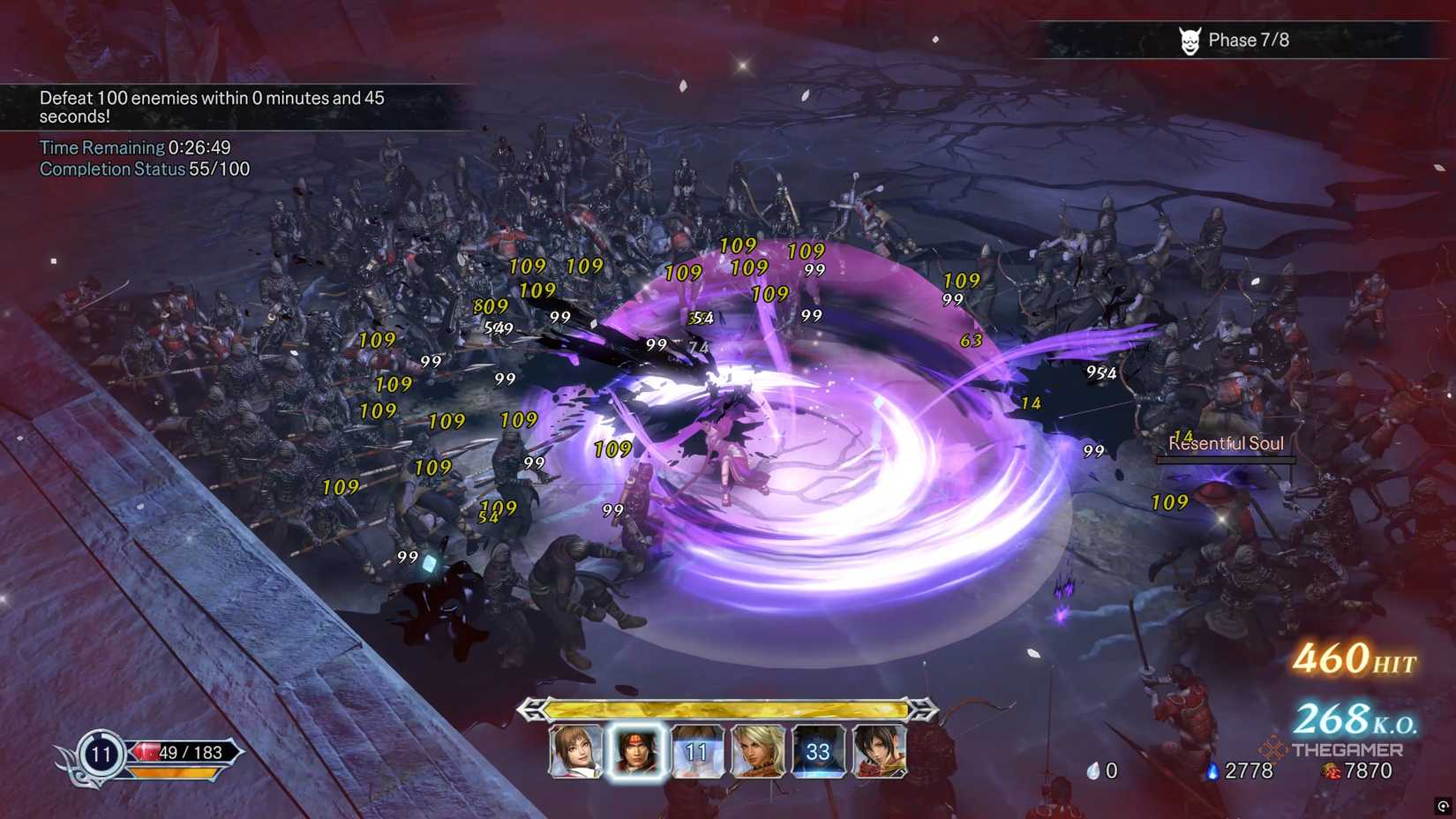Select the portrait showing cooldown 11
Viewport: 1456px width, 819px height.
coord(696,751)
